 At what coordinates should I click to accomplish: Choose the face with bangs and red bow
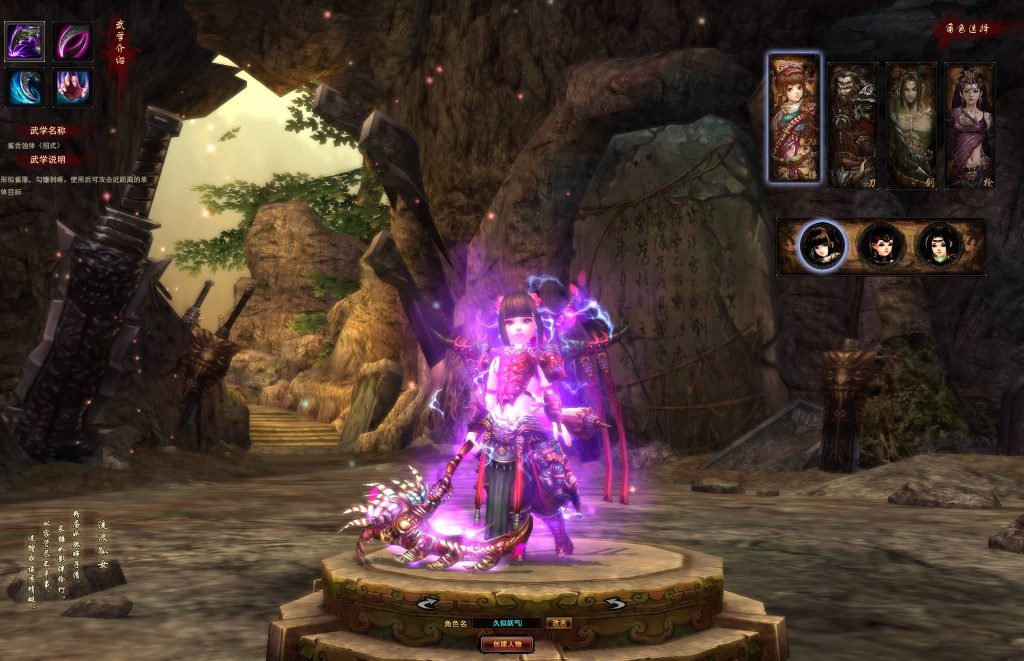[x=824, y=246]
